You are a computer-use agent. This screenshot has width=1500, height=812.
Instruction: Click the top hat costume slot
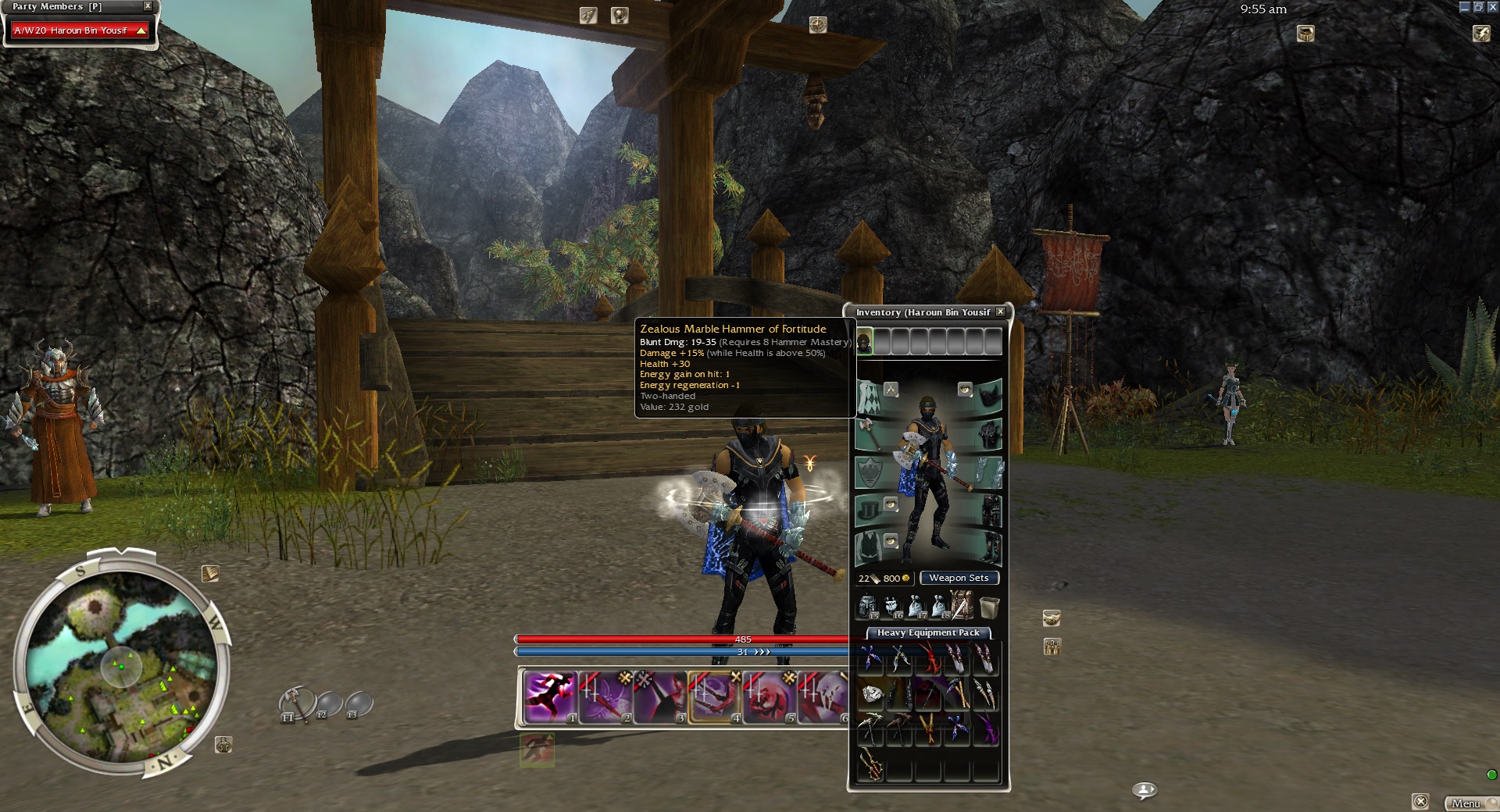870,511
